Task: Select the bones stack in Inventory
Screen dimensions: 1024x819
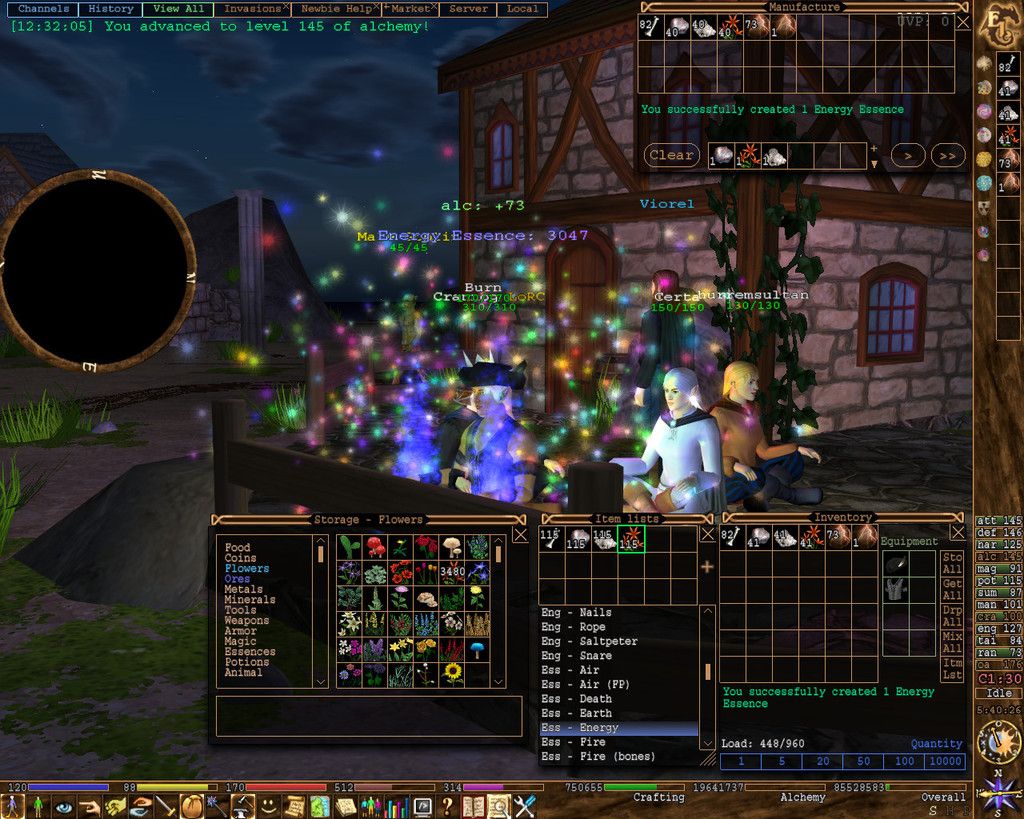Action: tap(732, 538)
